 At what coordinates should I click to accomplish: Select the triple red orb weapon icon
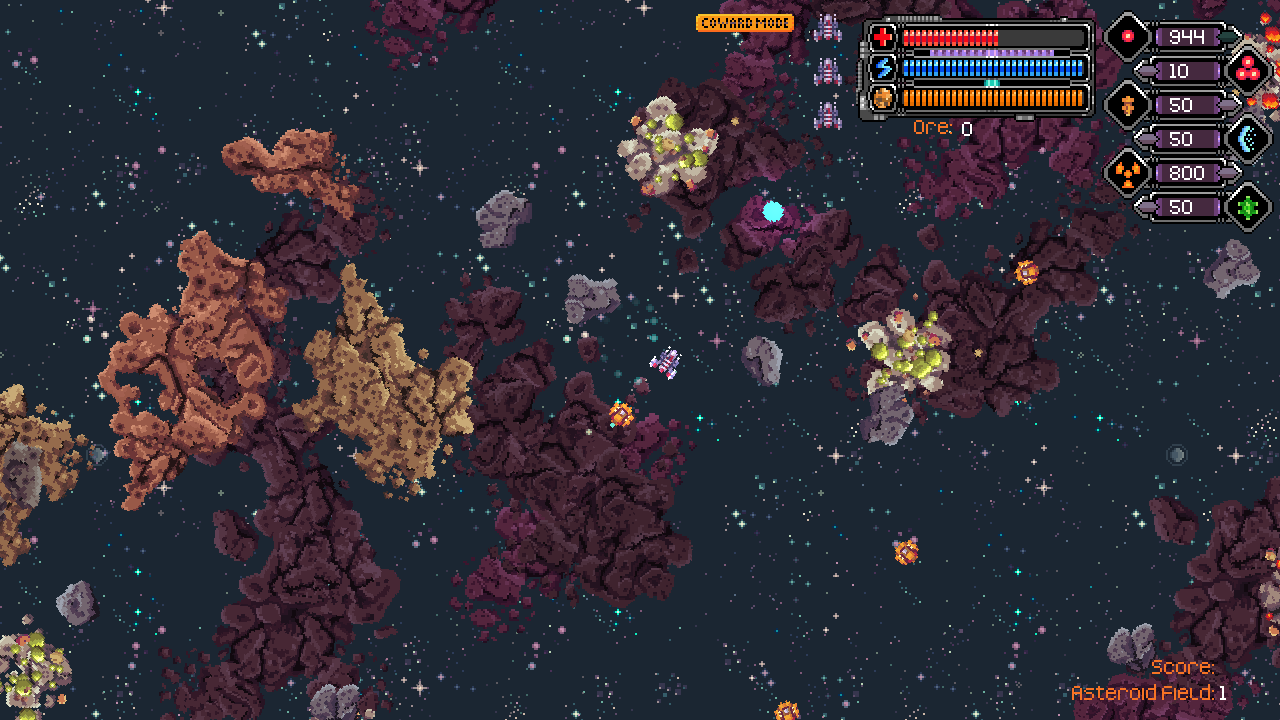[1247, 69]
